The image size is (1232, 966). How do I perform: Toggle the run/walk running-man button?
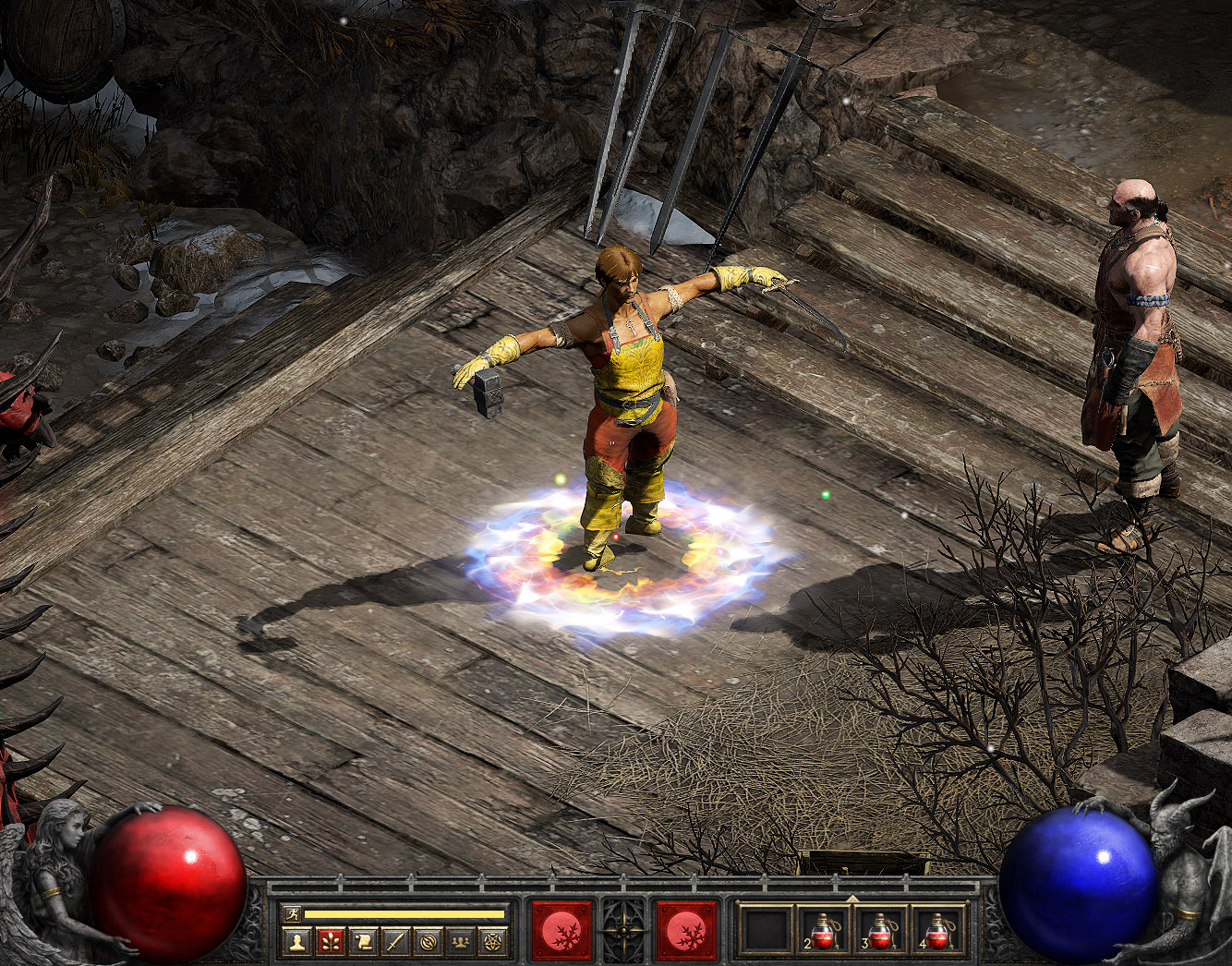pos(293,913)
